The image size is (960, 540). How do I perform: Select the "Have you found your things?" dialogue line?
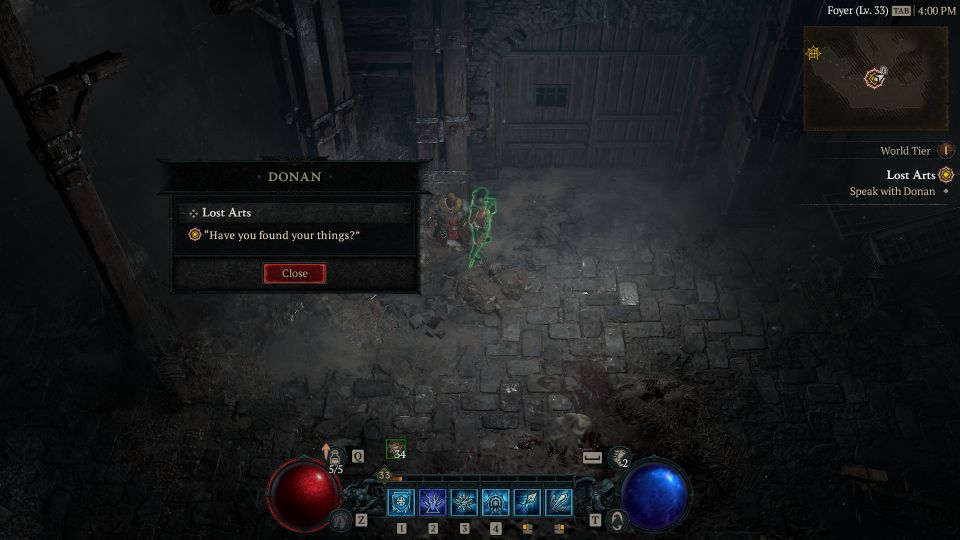[x=281, y=235]
